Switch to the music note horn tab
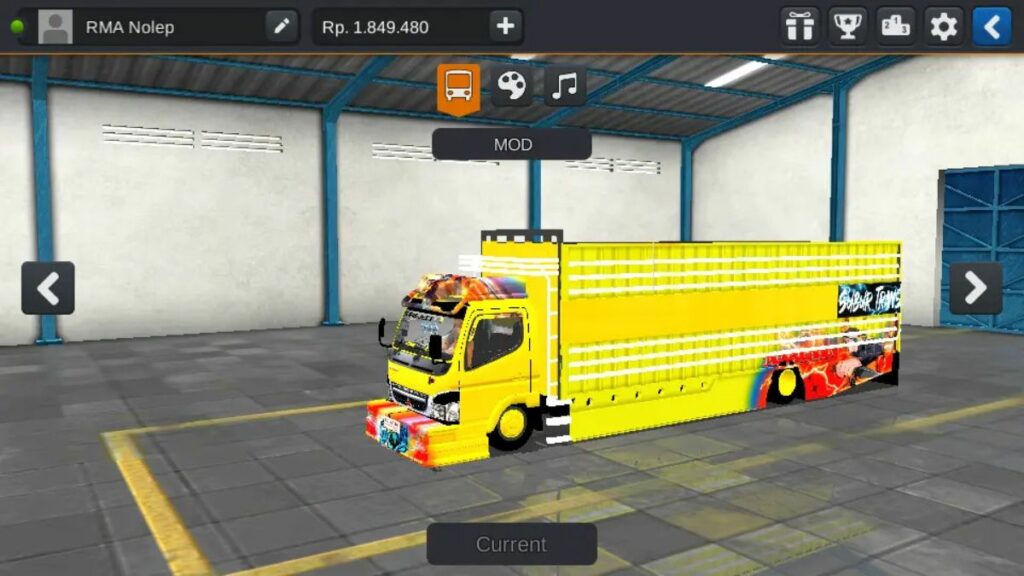 [x=565, y=87]
